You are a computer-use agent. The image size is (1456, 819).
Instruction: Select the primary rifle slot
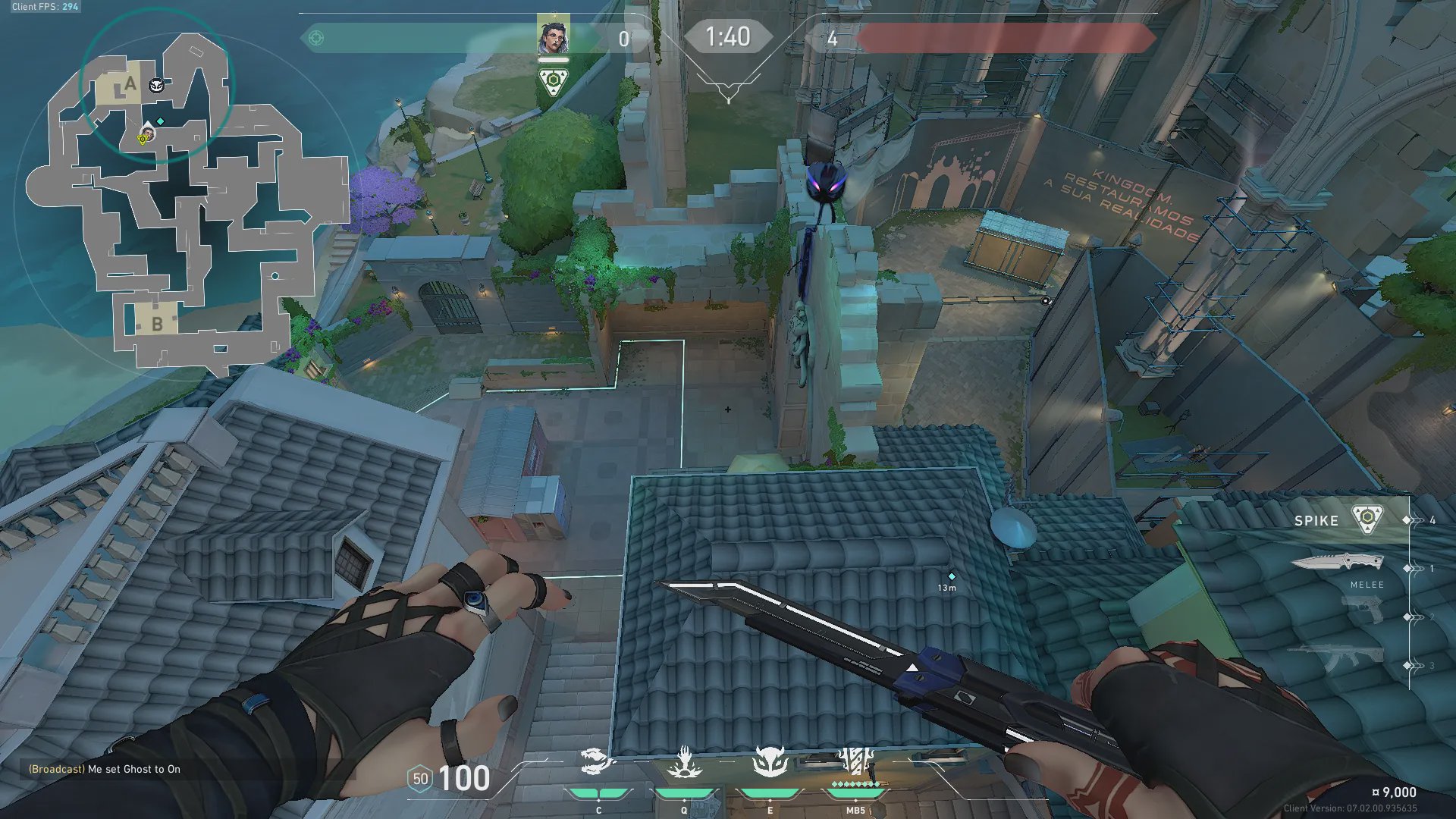click(1336, 657)
